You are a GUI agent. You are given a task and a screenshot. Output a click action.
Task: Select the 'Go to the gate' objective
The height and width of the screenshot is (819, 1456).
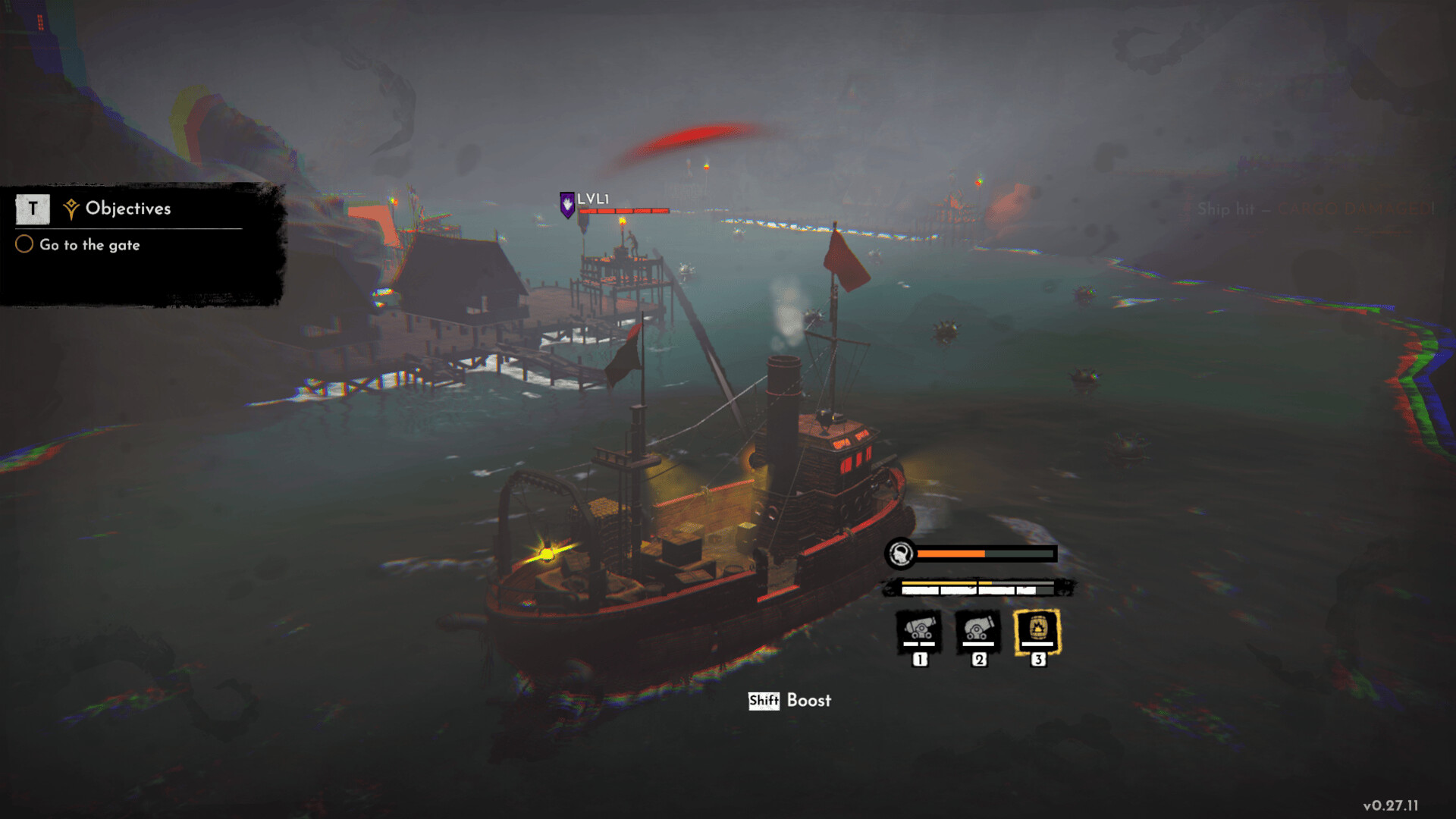click(89, 245)
